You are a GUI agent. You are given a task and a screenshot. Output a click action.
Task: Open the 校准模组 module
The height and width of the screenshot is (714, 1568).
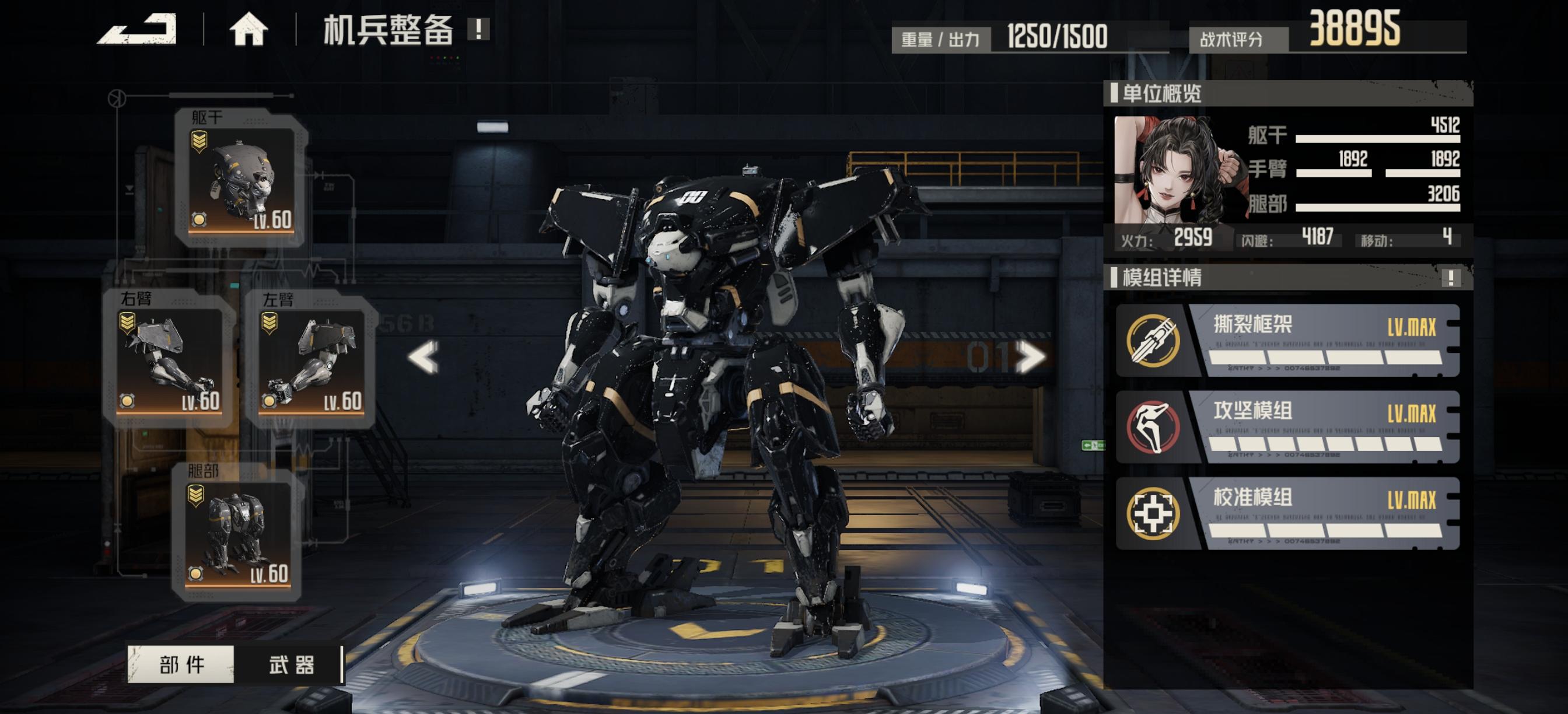pyautogui.click(x=1287, y=514)
